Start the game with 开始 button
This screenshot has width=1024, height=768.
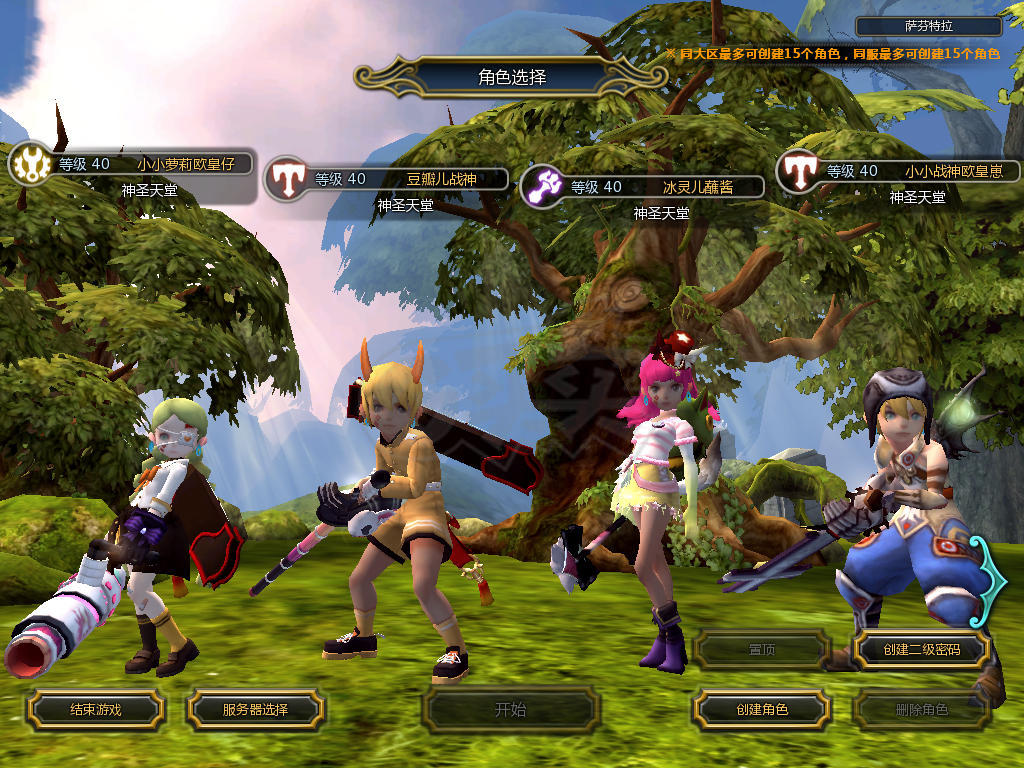510,710
